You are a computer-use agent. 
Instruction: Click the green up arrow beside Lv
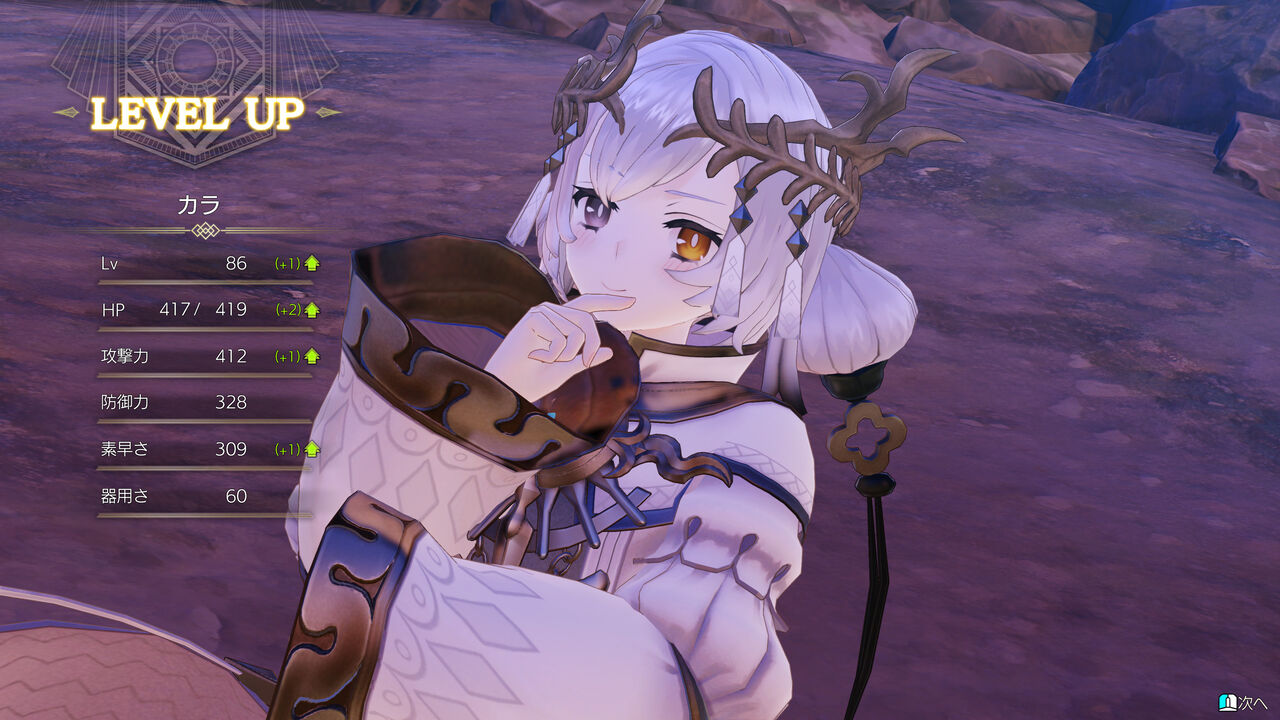coord(311,263)
